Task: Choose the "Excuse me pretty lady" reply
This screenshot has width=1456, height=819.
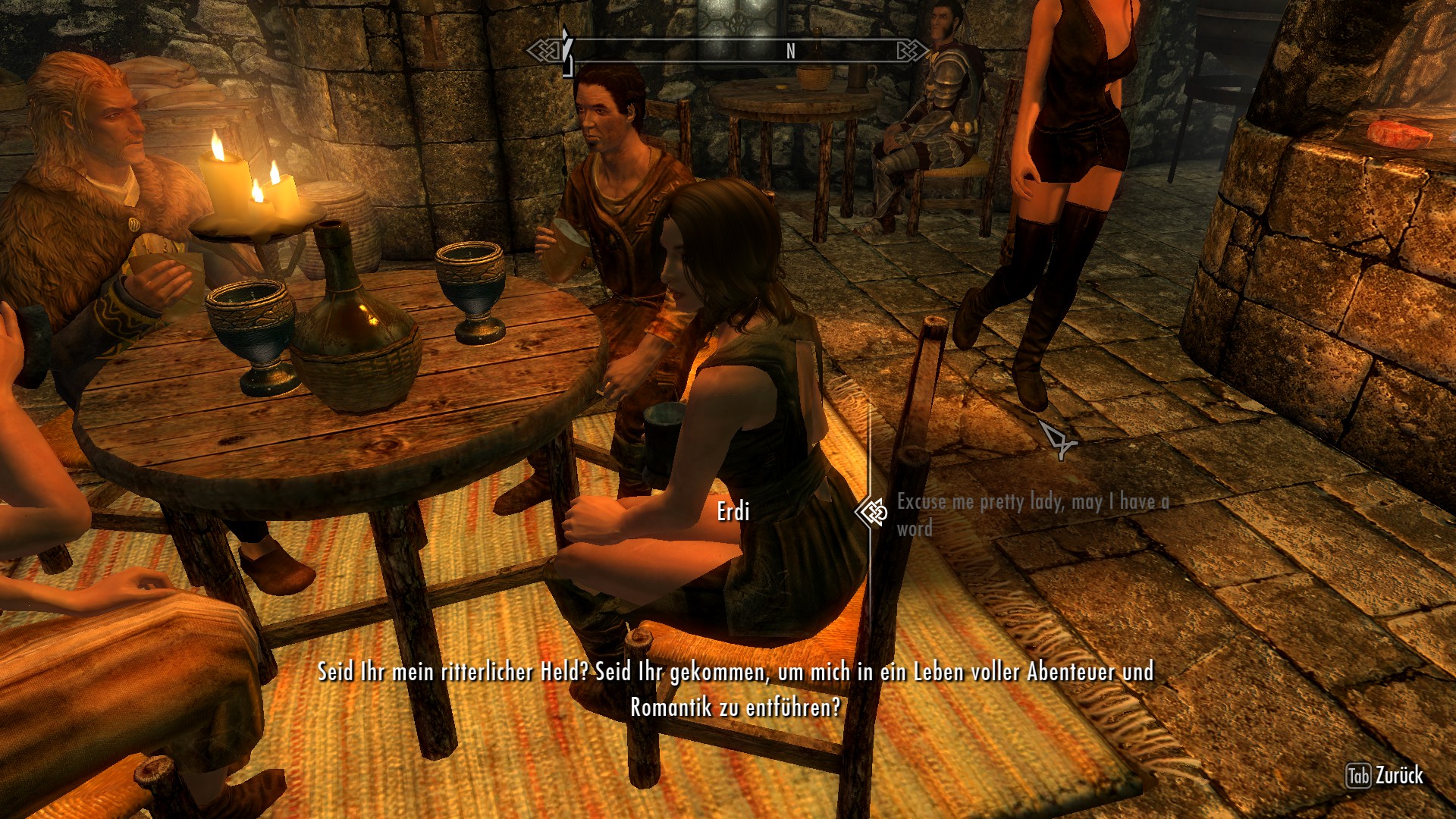Action: [x=1031, y=513]
